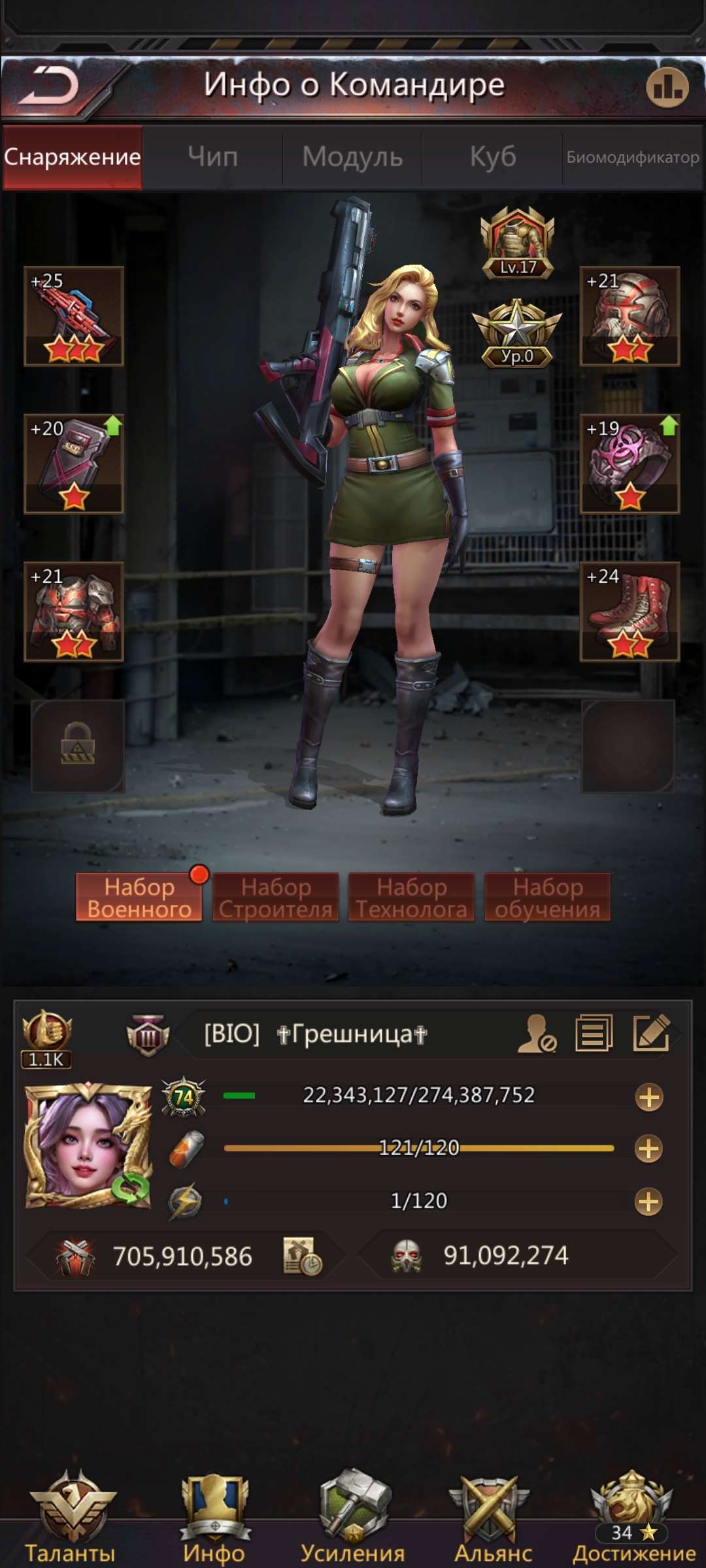Select the Набор обучения preset

[x=547, y=897]
